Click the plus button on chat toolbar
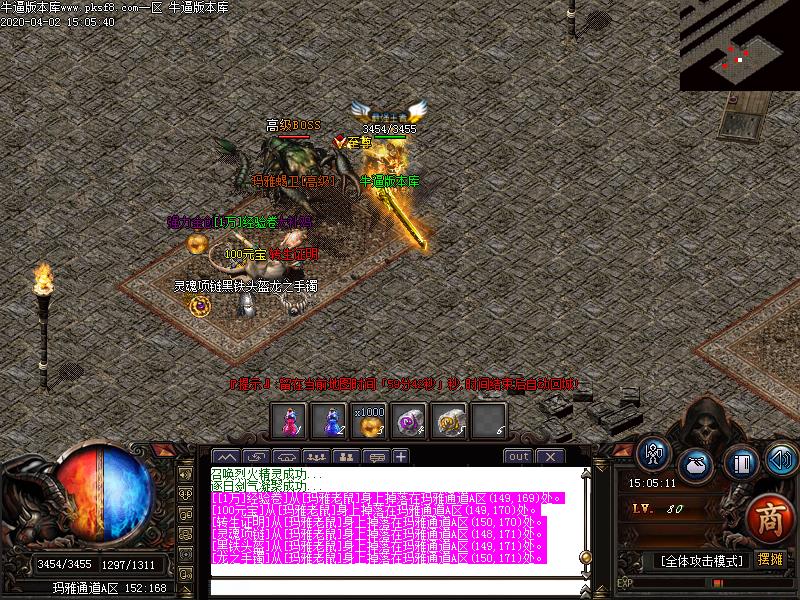Screen dimensions: 800x600 [401, 457]
